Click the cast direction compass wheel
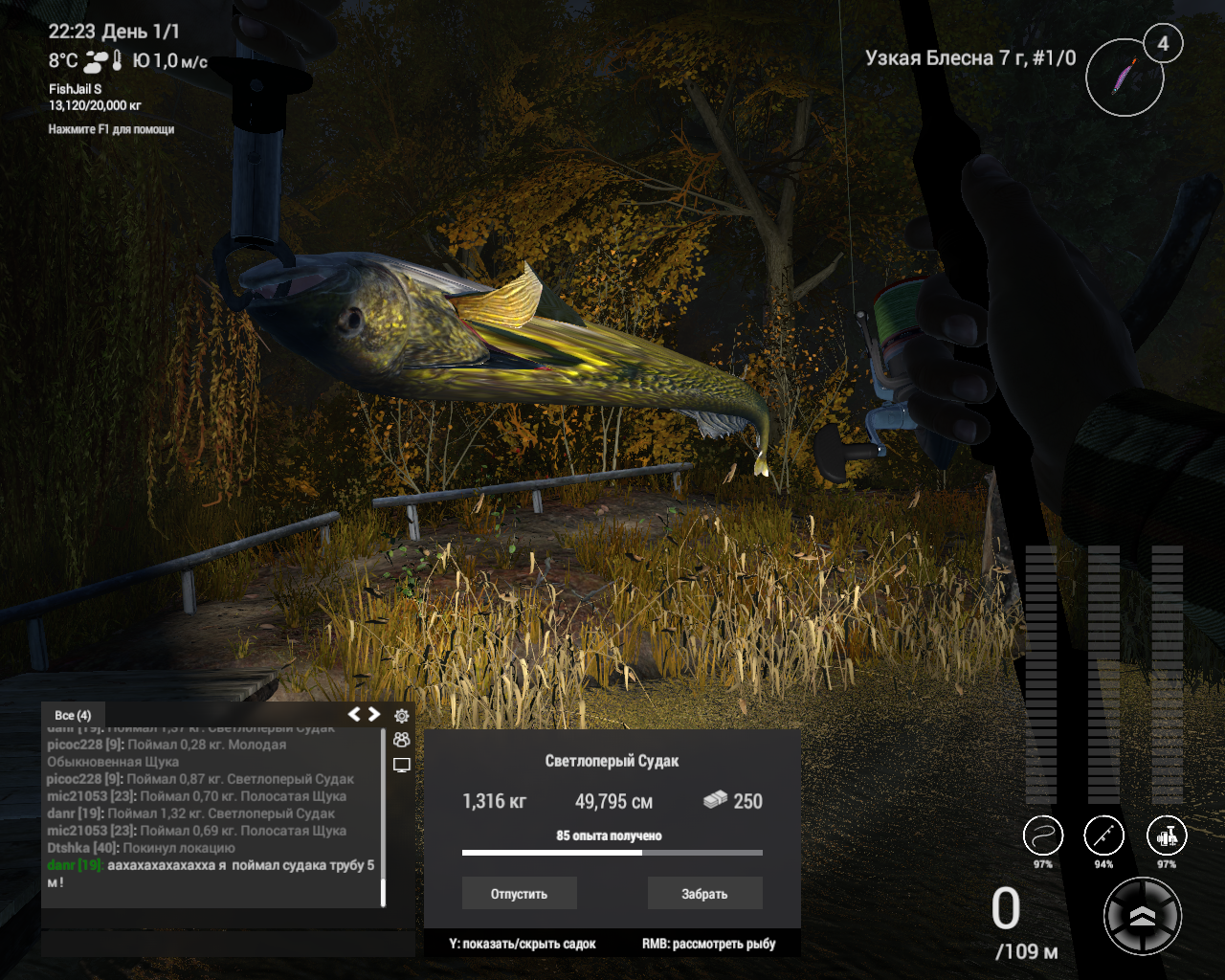This screenshot has width=1225, height=980. pos(1143,916)
